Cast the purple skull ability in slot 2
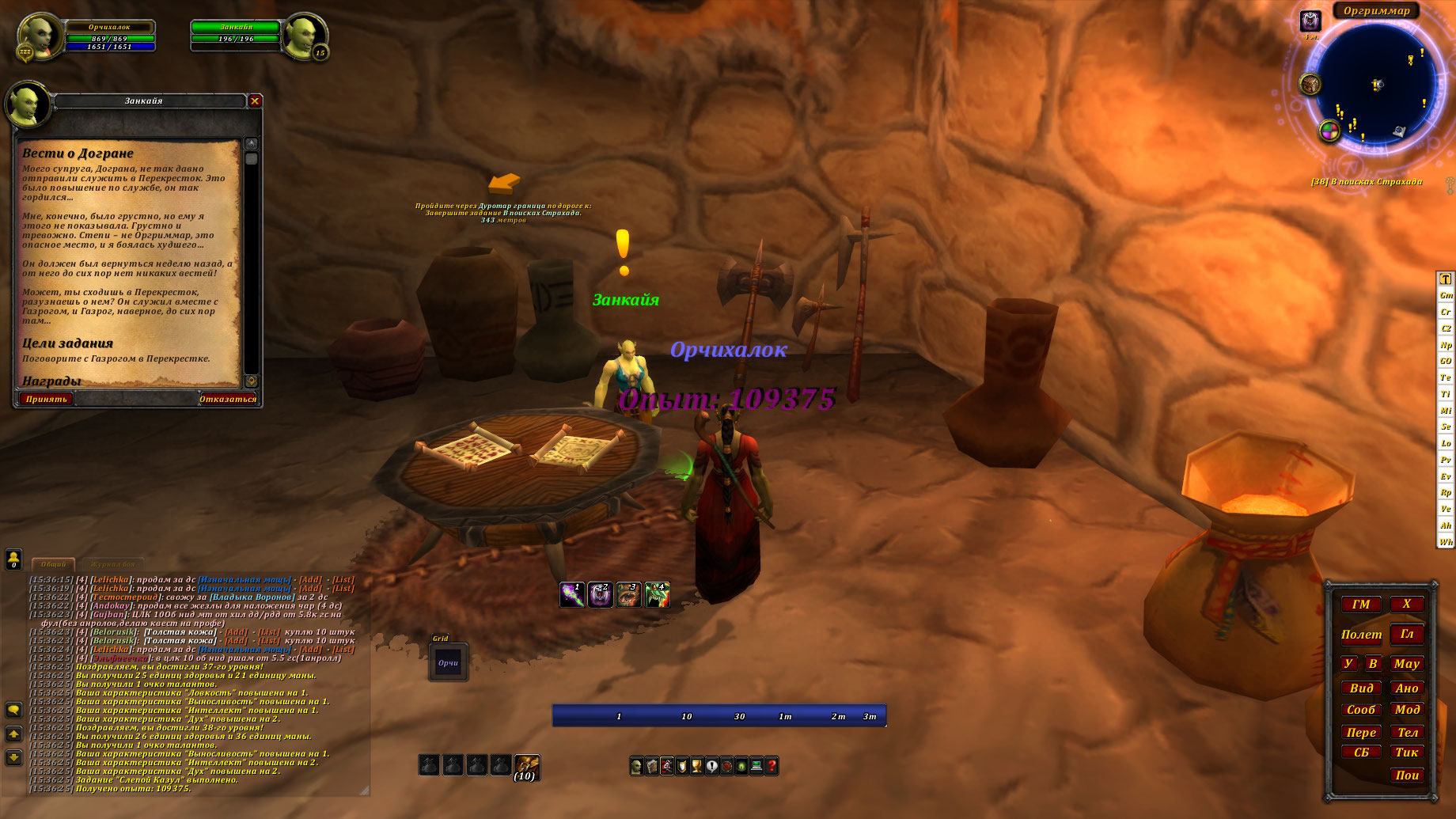The image size is (1456, 819). tap(600, 594)
